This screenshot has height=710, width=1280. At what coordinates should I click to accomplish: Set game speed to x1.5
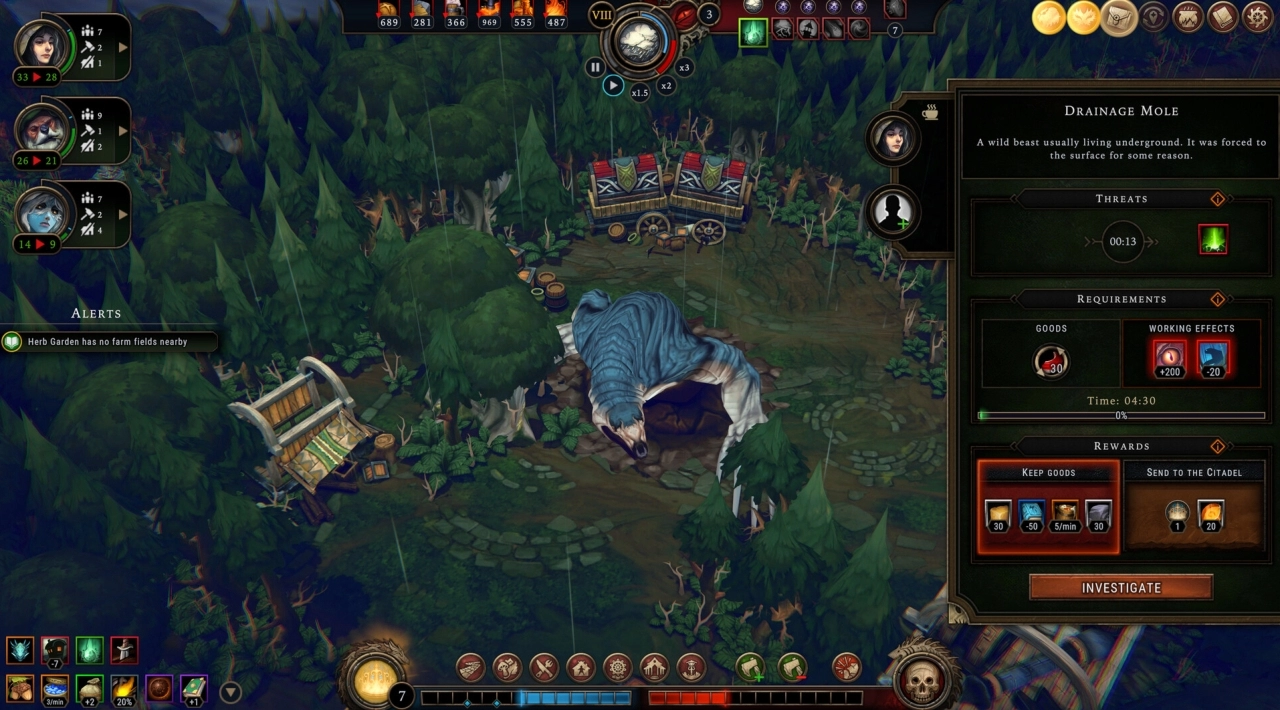point(639,92)
